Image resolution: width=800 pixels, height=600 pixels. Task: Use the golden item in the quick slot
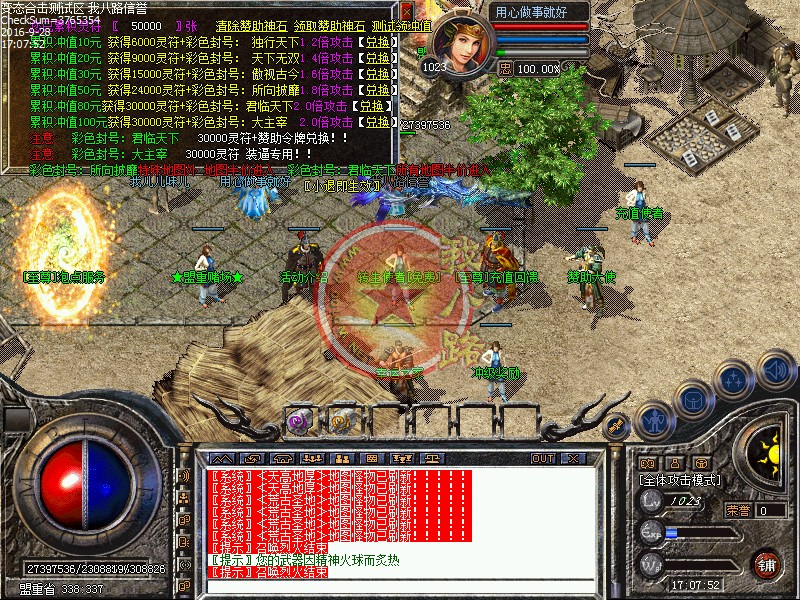pyautogui.click(x=341, y=421)
